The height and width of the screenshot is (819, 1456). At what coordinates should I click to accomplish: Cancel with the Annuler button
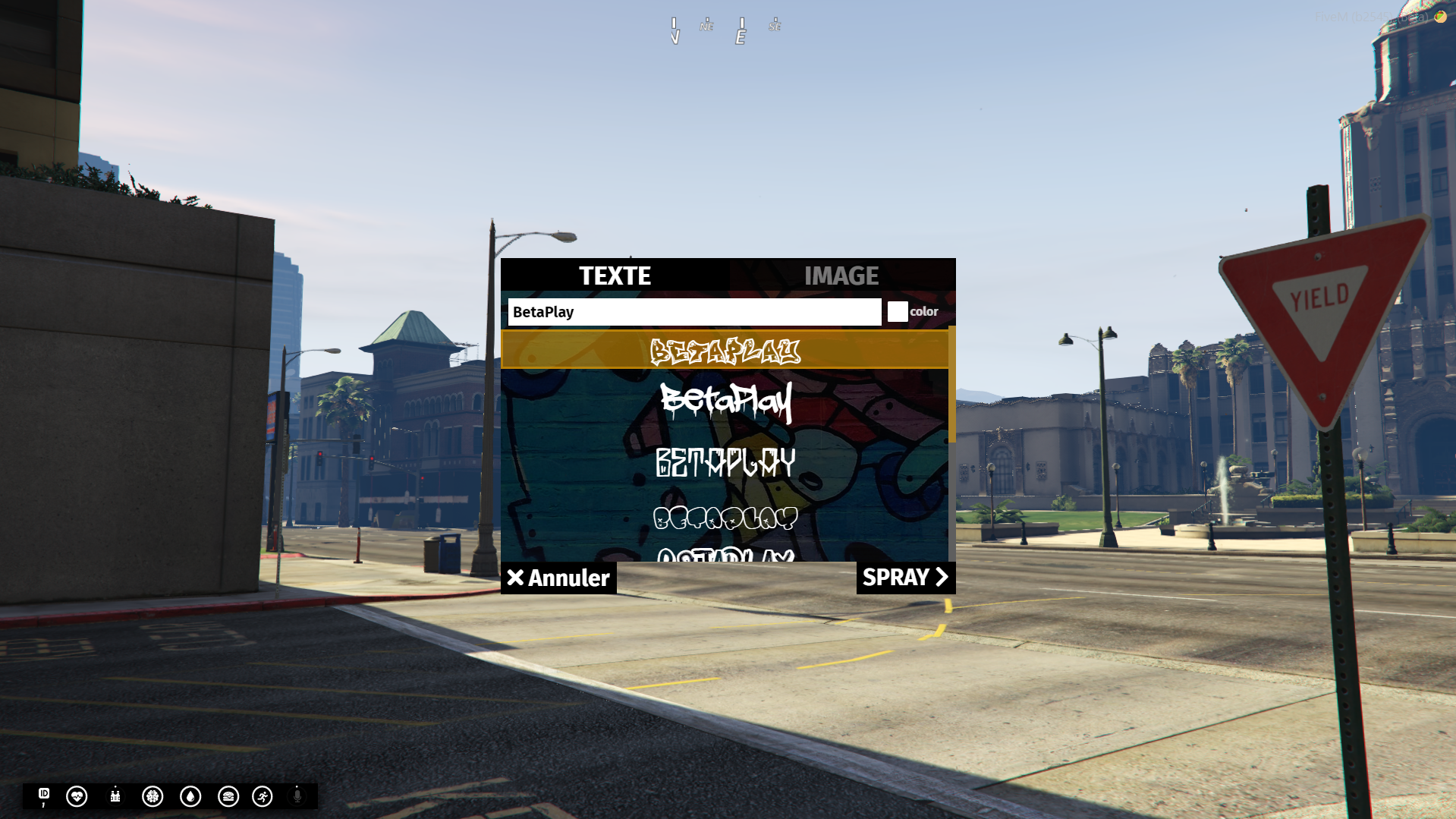point(558,578)
